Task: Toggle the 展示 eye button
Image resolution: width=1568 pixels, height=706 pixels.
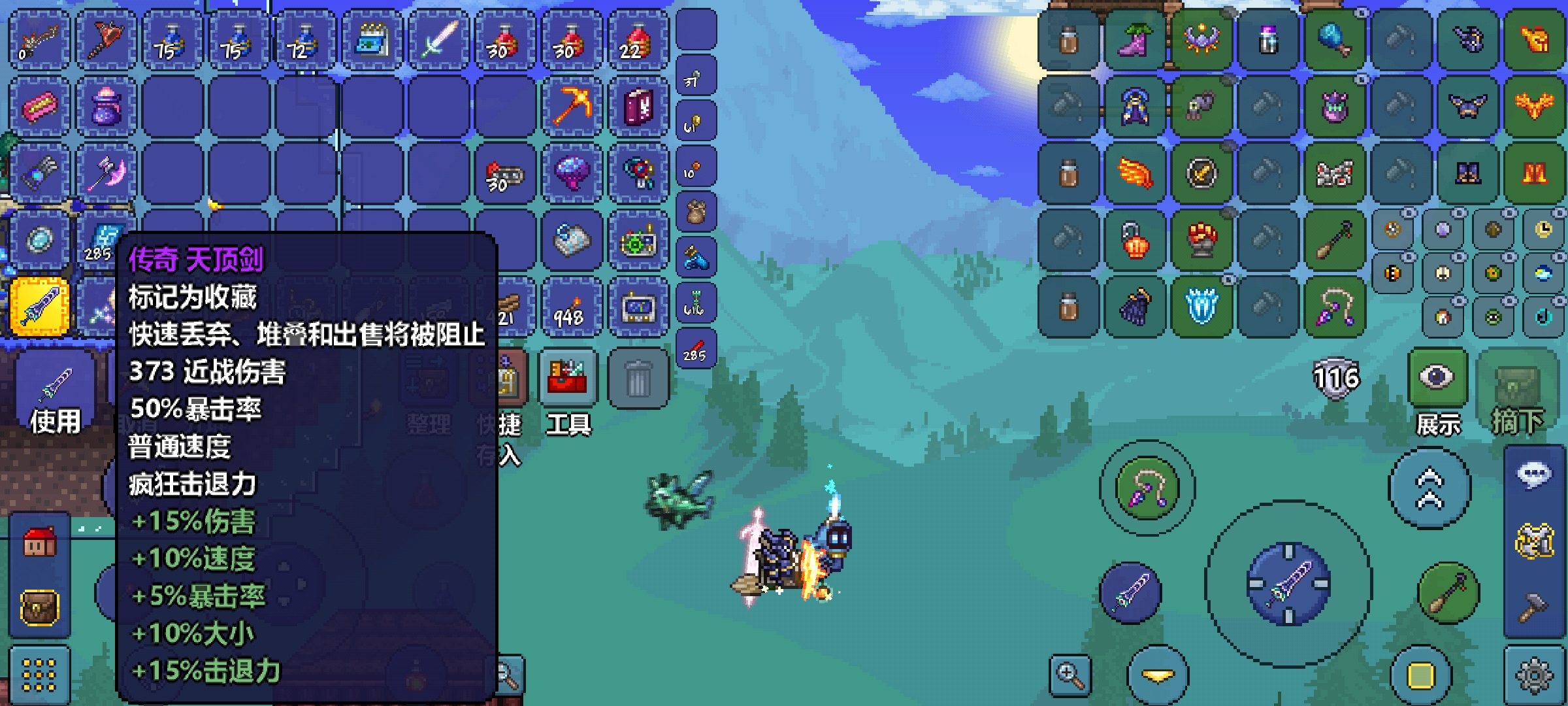Action: [1437, 378]
